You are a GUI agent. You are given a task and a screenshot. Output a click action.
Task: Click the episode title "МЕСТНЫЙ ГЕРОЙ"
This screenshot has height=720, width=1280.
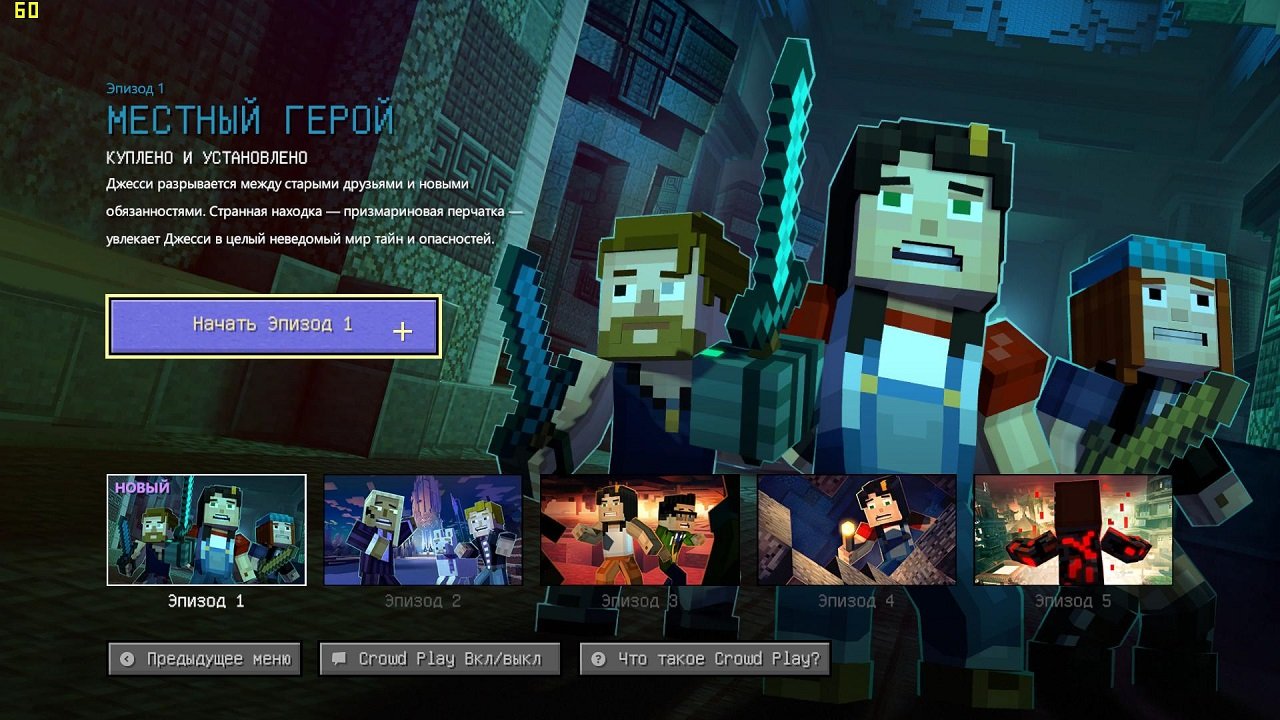[250, 118]
